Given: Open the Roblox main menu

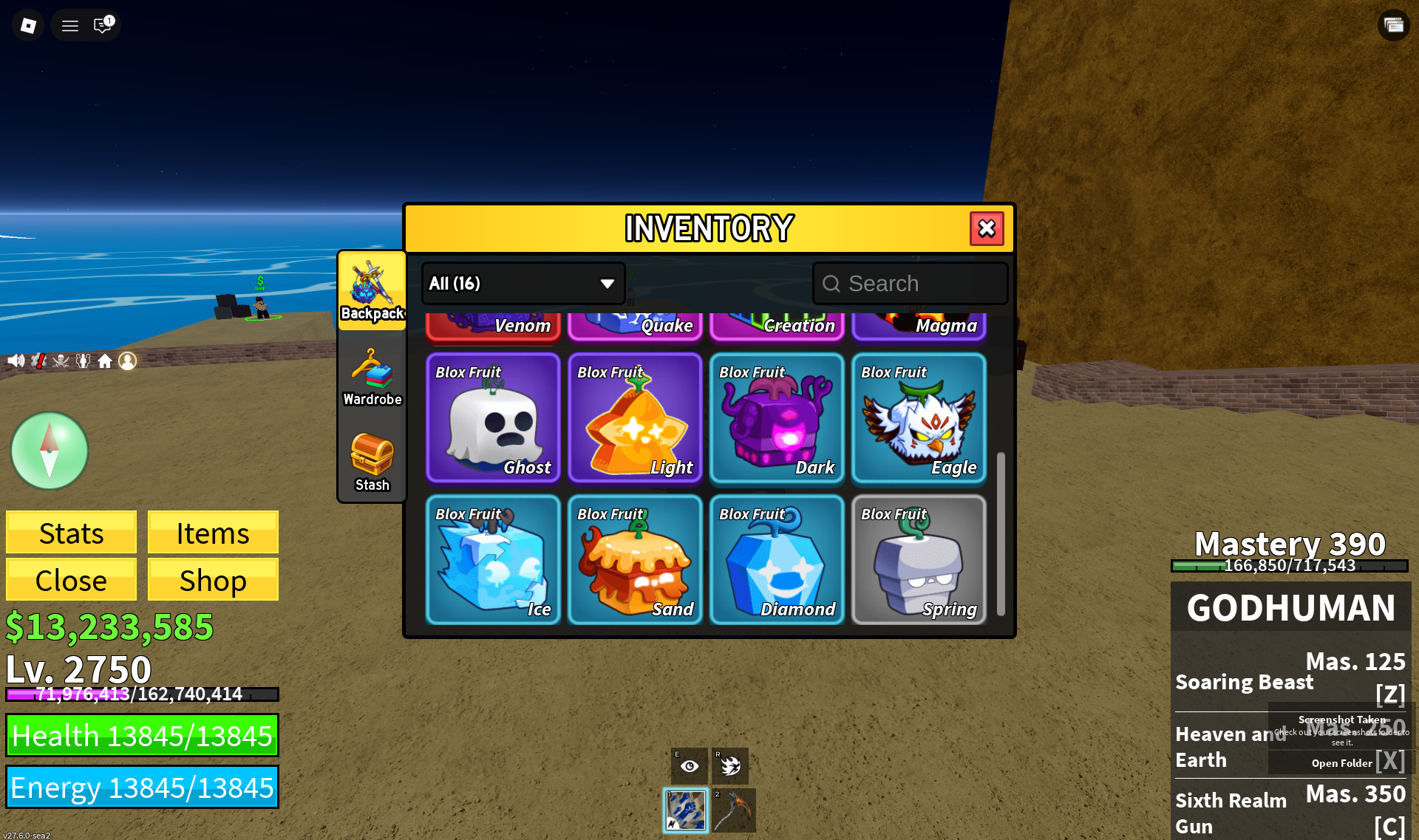Looking at the screenshot, I should coord(28,26).
